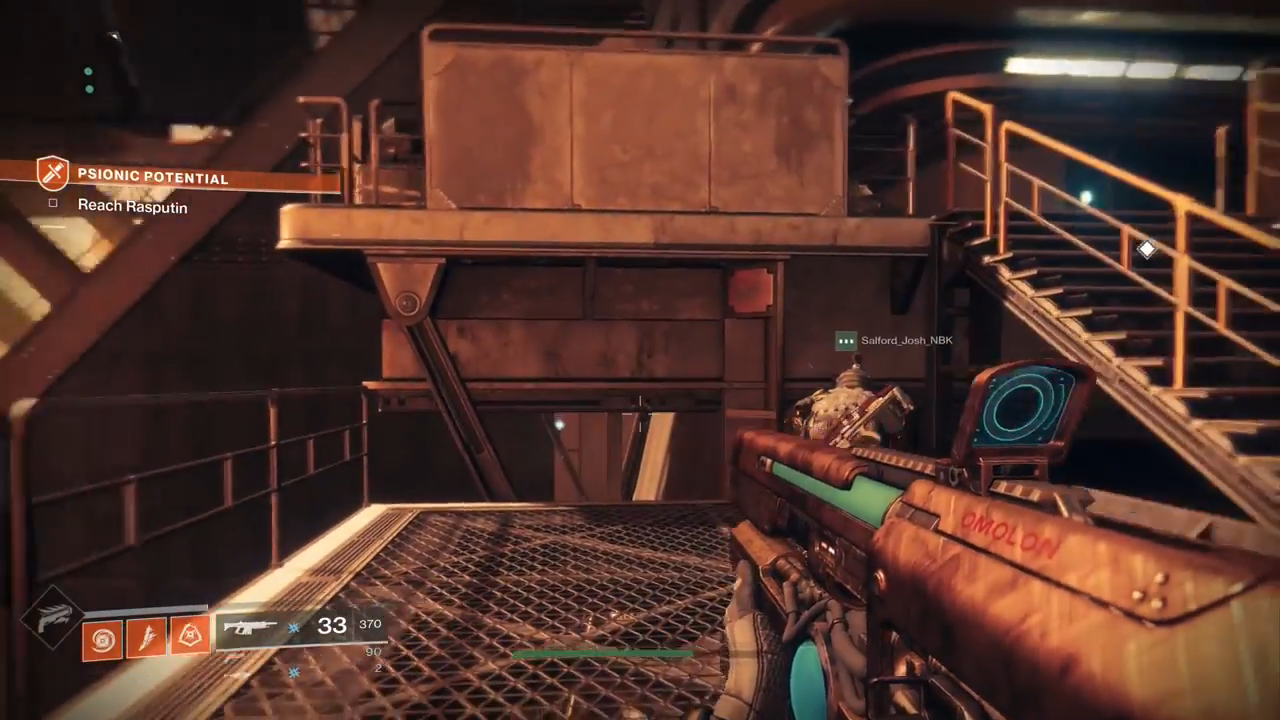Click the Psionic Potential quest shield icon
The image size is (1280, 720).
[52, 173]
